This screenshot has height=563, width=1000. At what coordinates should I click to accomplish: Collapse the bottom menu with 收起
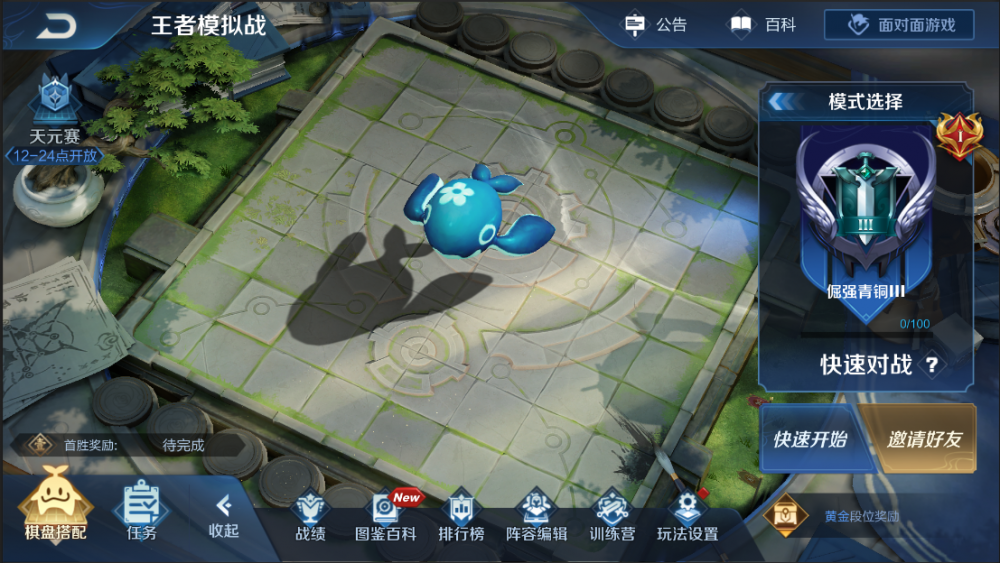224,514
